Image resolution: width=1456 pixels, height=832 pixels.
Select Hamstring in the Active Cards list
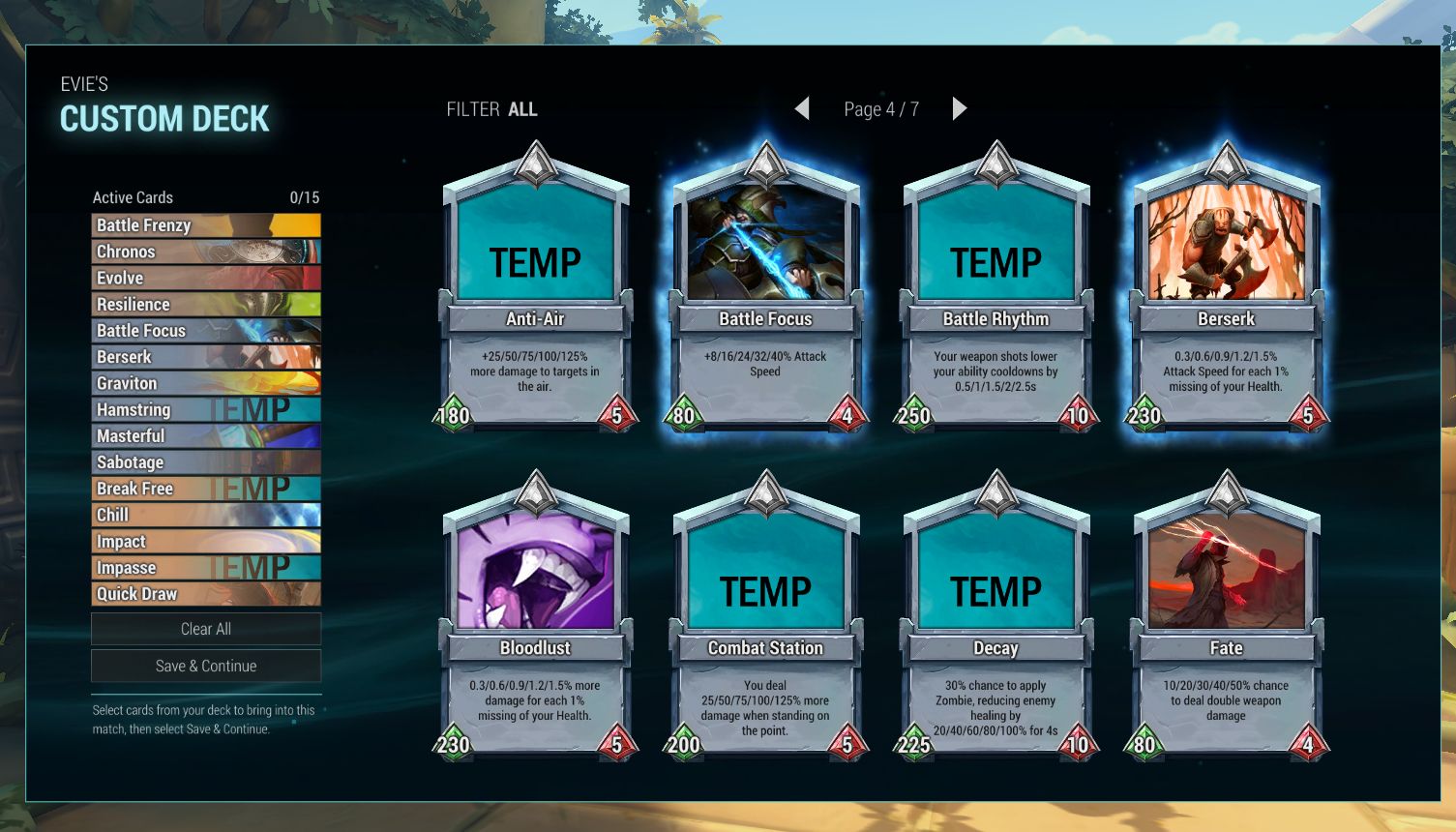pos(206,409)
